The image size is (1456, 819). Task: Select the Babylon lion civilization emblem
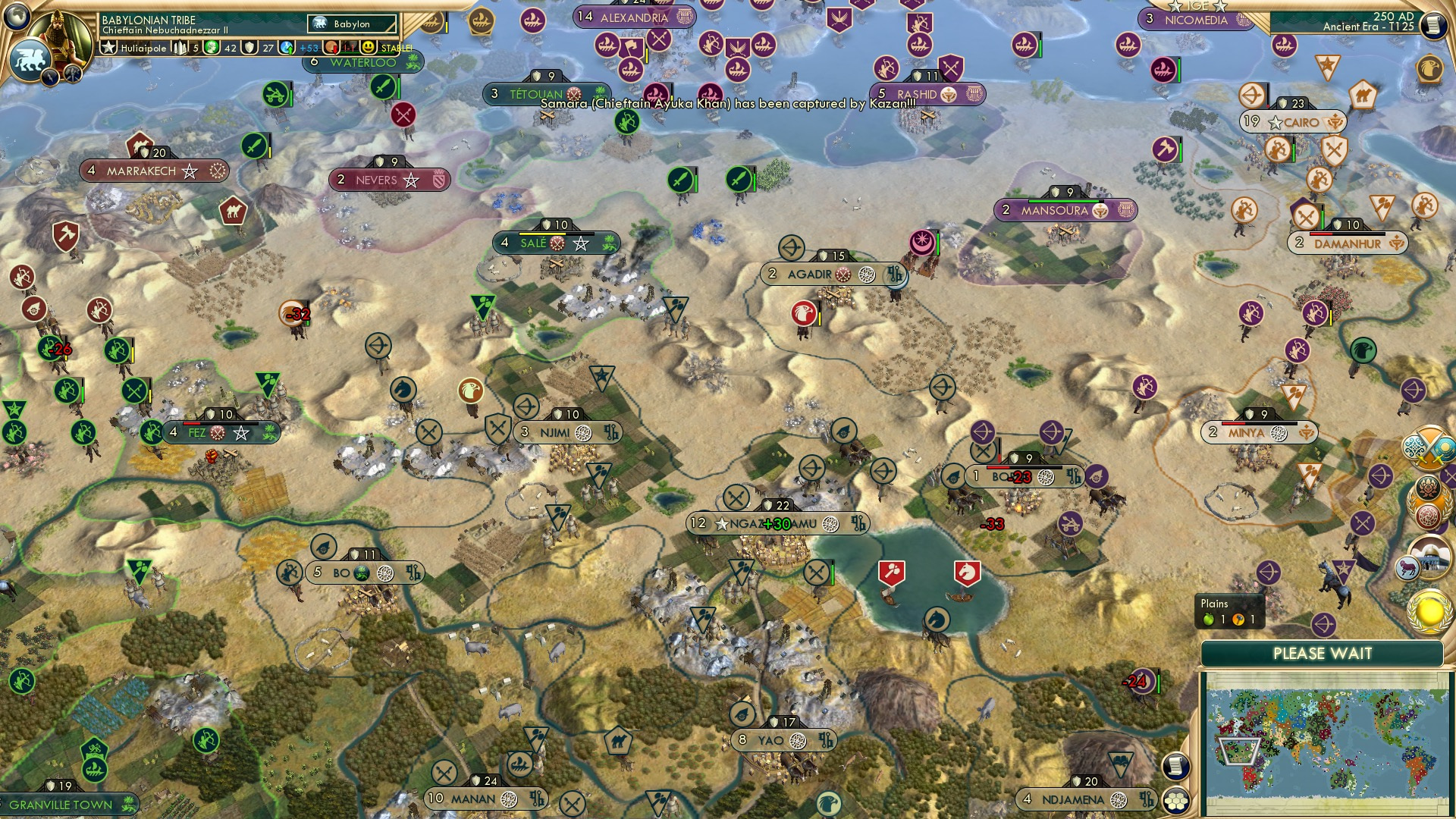32,59
